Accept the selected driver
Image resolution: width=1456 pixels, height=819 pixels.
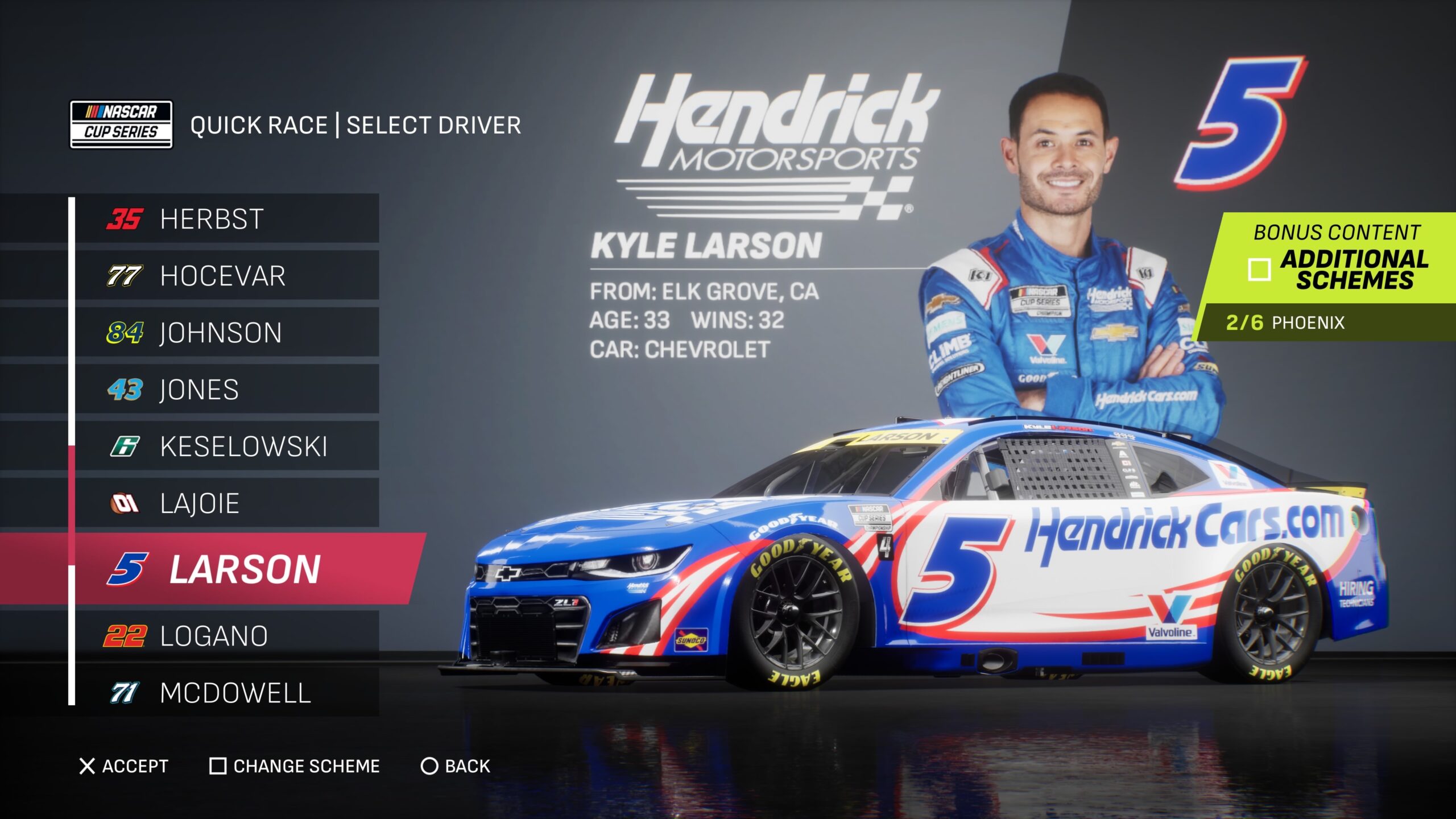124,766
